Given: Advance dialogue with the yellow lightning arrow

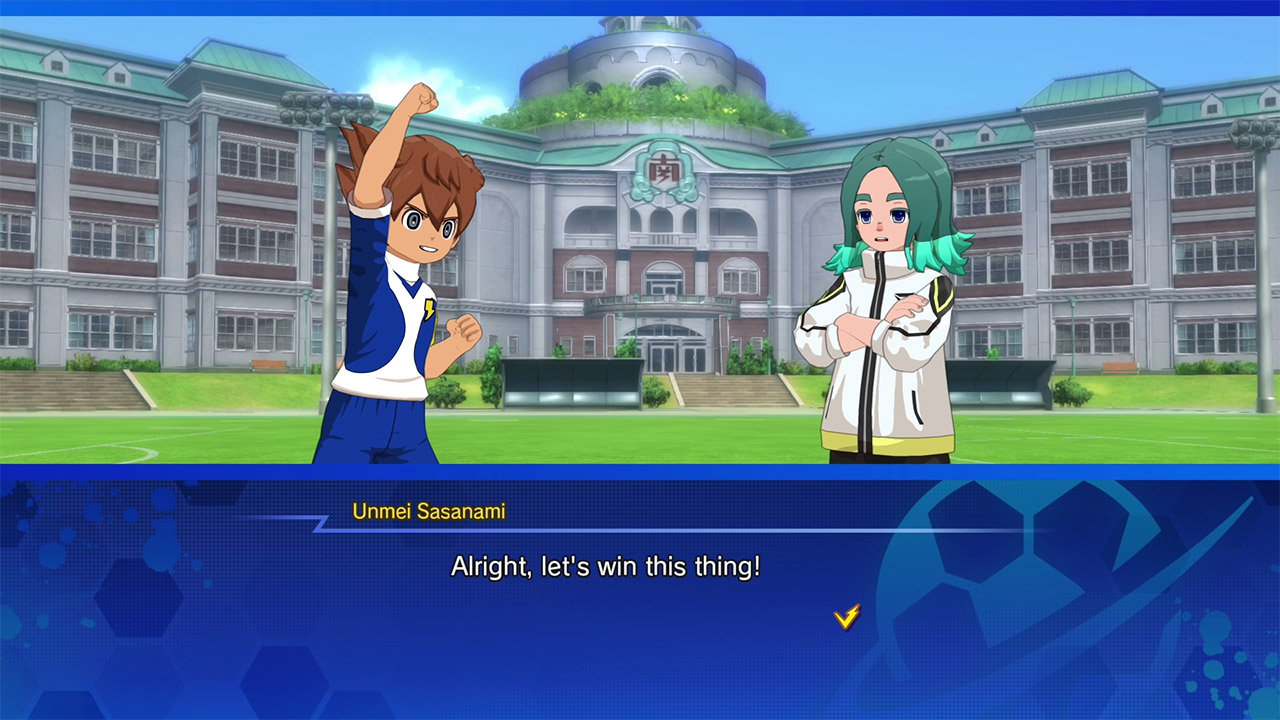Looking at the screenshot, I should [846, 617].
